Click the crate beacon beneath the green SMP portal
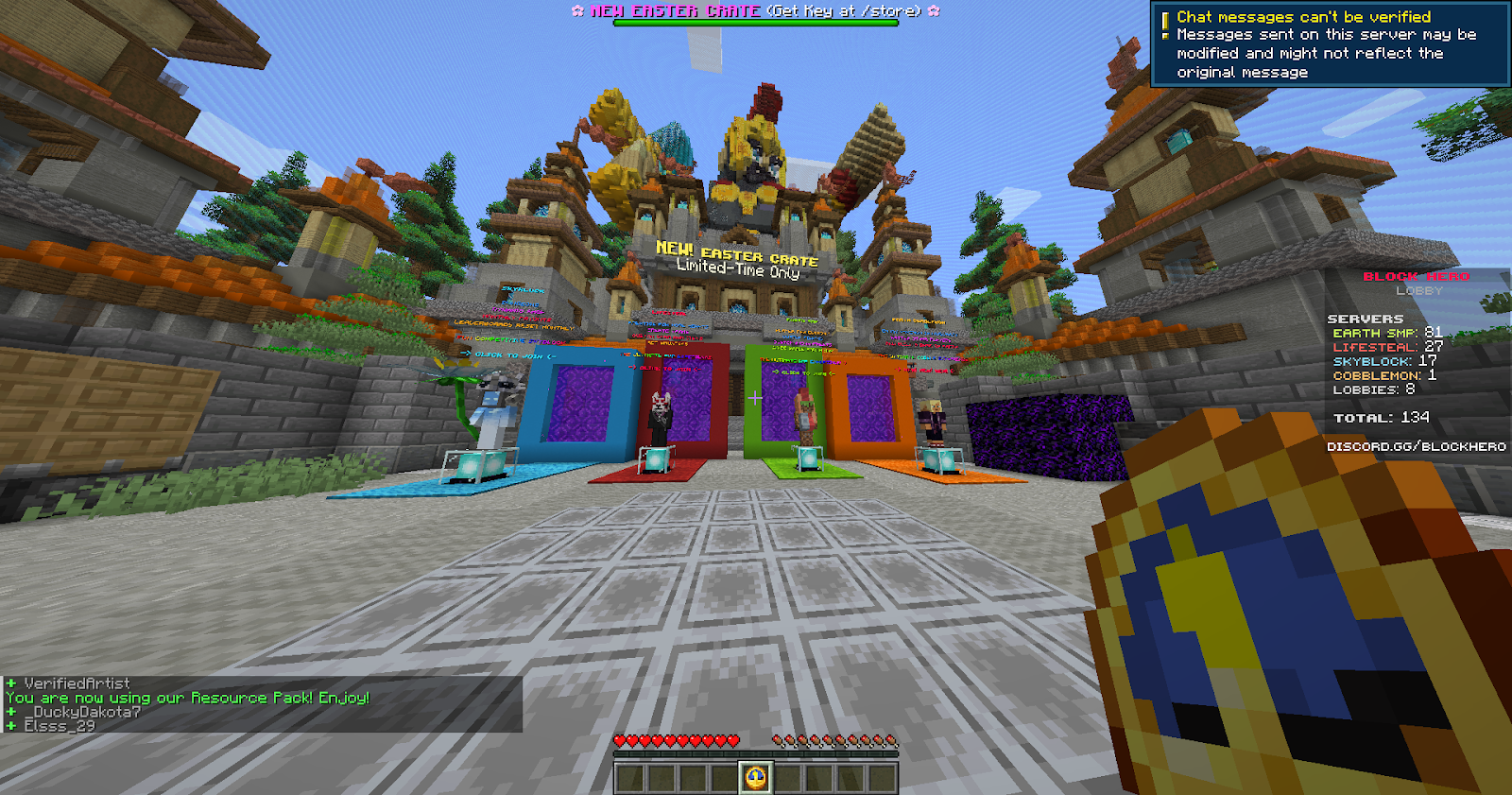This screenshot has height=795, width=1512. coord(808,461)
